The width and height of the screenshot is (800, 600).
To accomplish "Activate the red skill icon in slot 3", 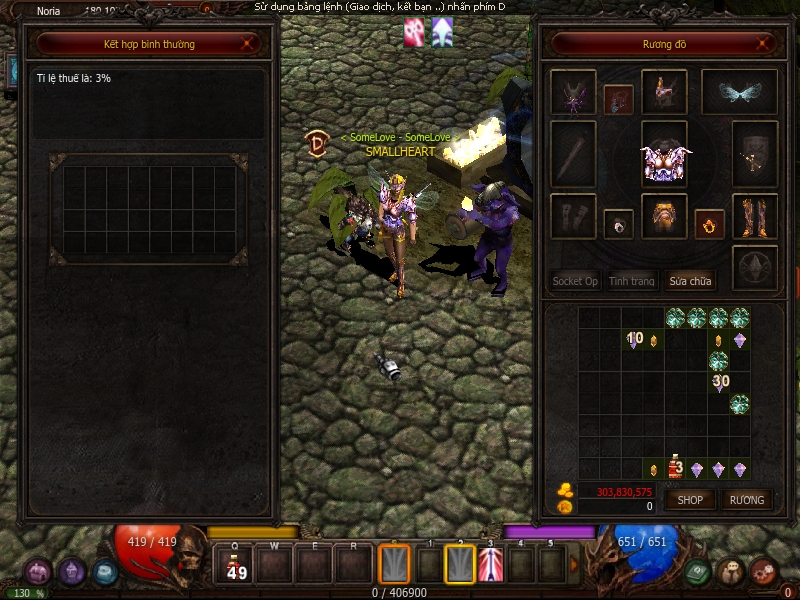I will point(490,566).
